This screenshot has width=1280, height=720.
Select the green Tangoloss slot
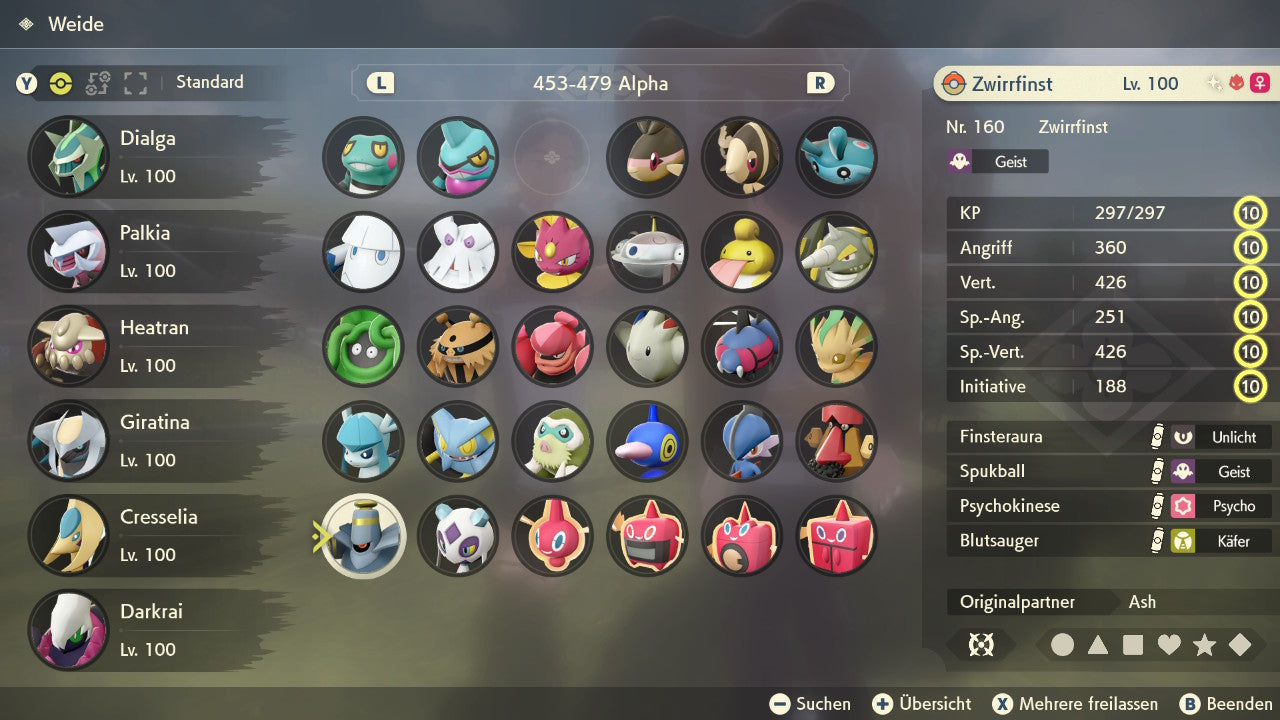363,346
